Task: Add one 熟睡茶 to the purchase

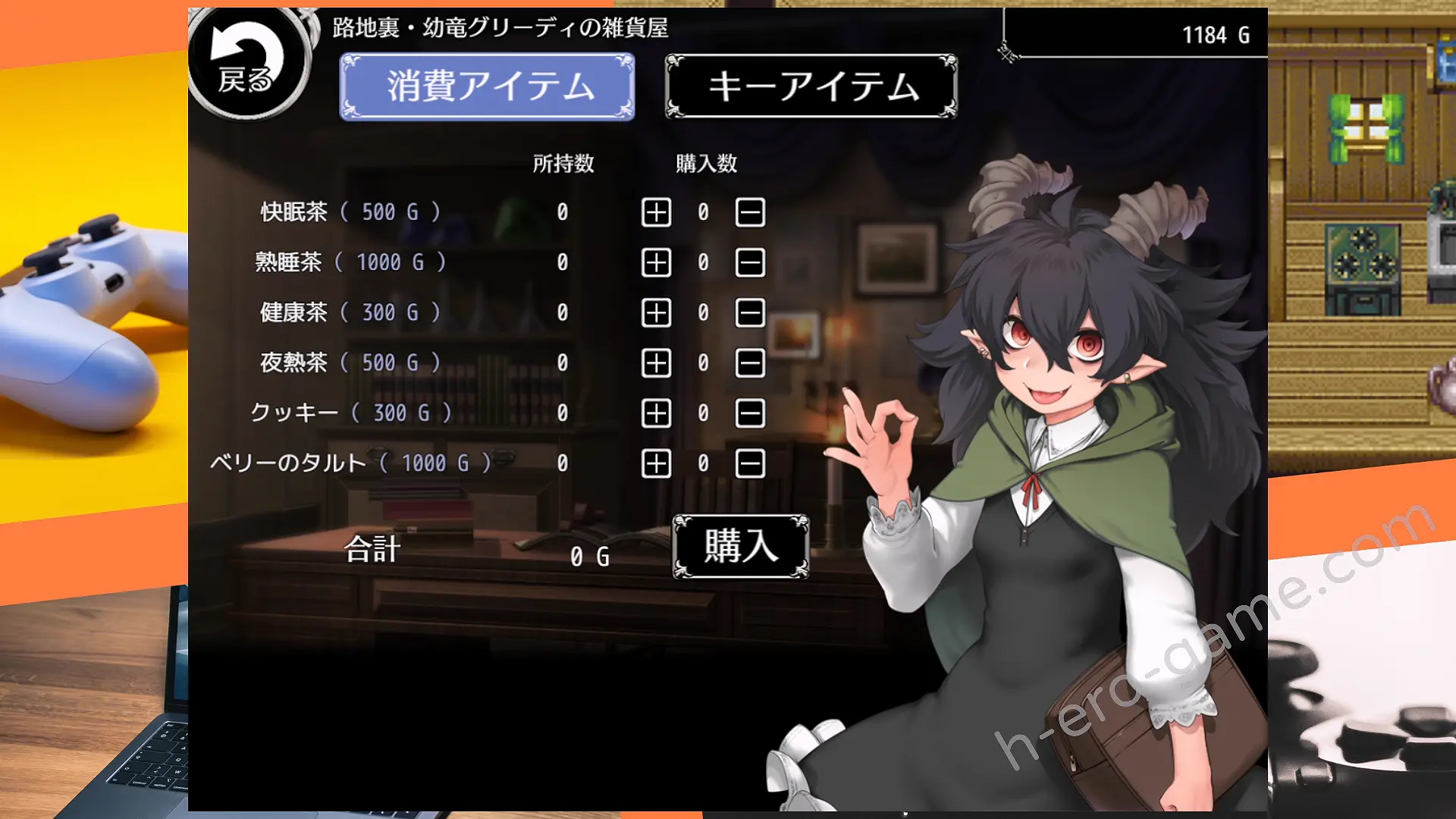Action: point(656,262)
